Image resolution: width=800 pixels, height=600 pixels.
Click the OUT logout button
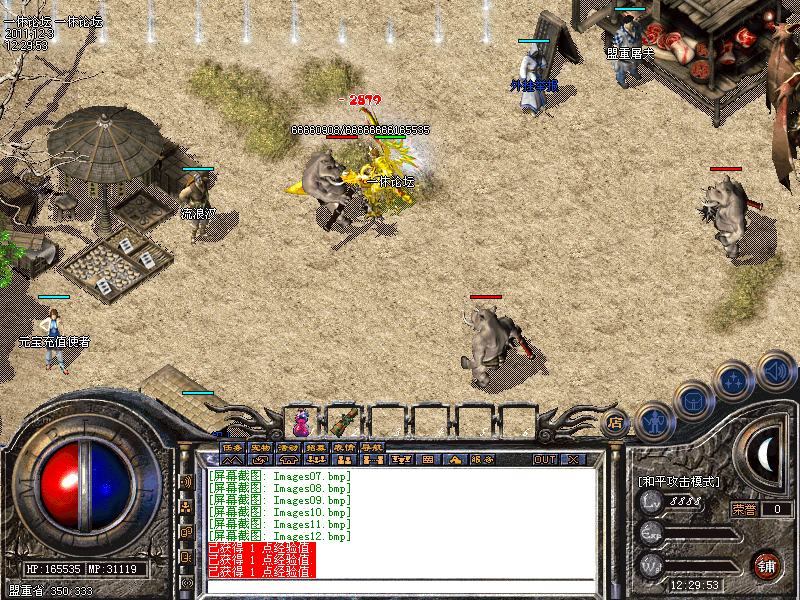point(545,460)
